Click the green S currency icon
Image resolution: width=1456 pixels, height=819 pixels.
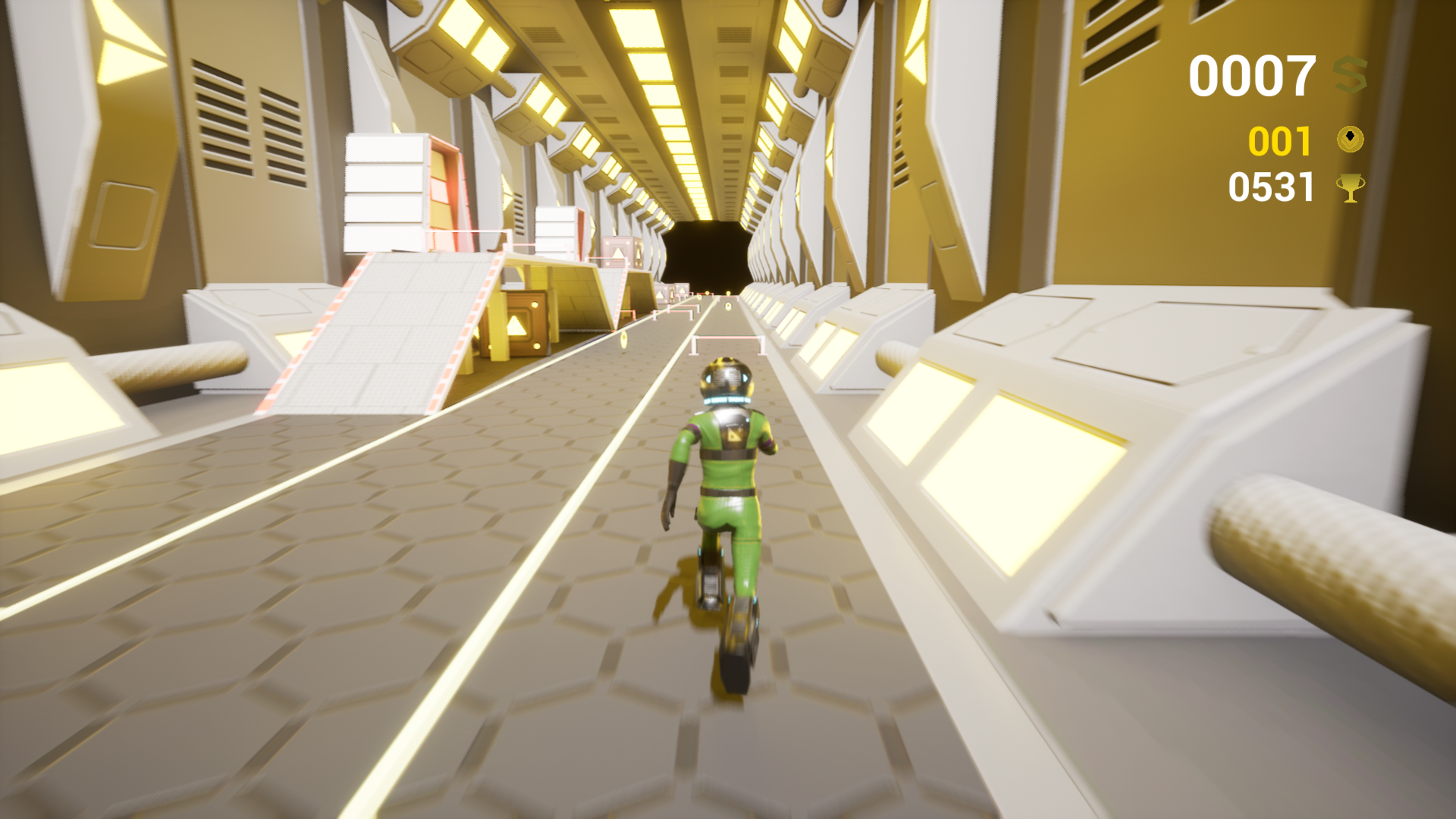coord(1351,74)
